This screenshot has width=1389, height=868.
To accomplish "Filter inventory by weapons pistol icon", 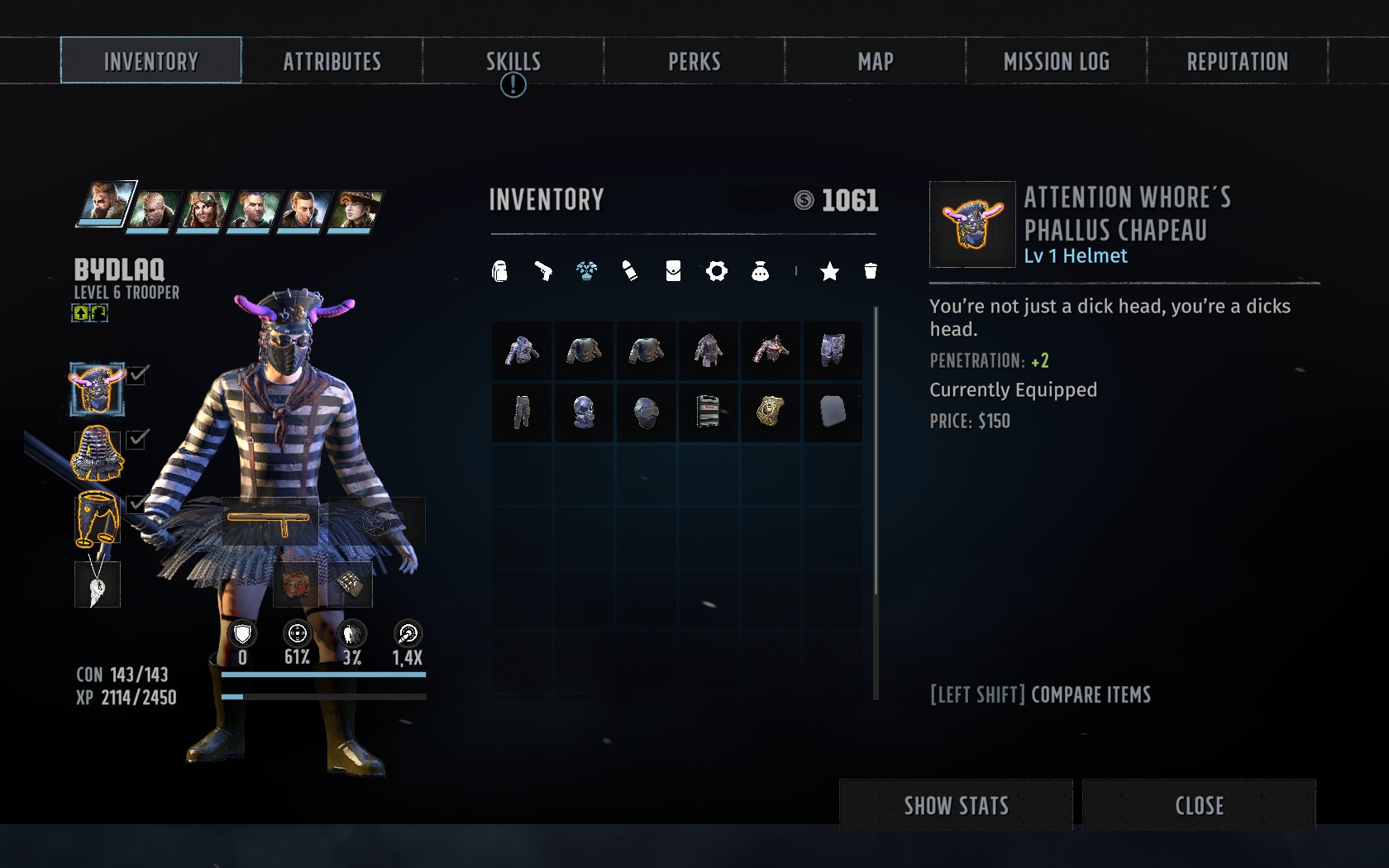I will coord(543,271).
